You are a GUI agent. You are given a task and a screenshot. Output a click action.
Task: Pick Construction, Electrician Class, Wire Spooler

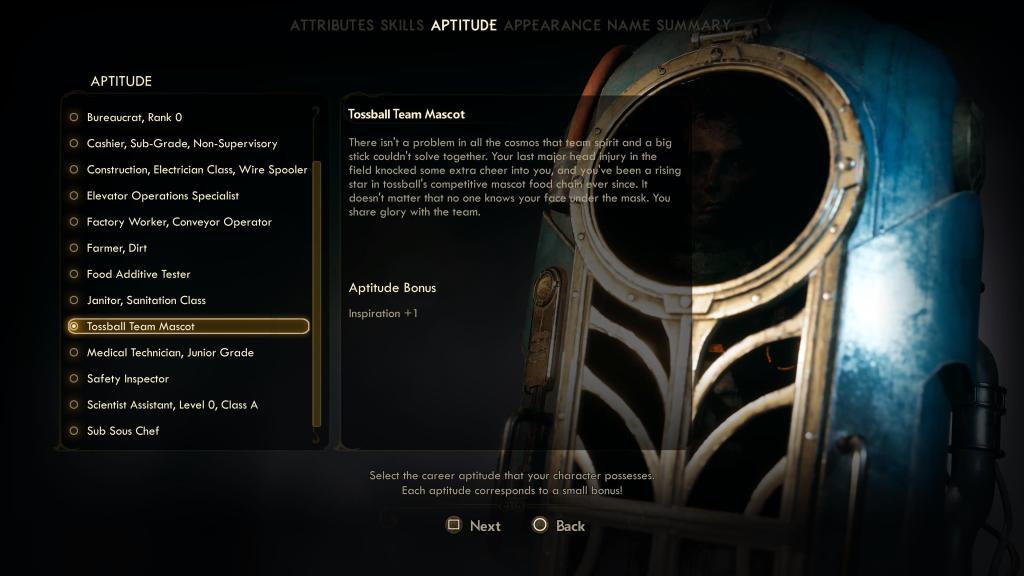click(196, 170)
